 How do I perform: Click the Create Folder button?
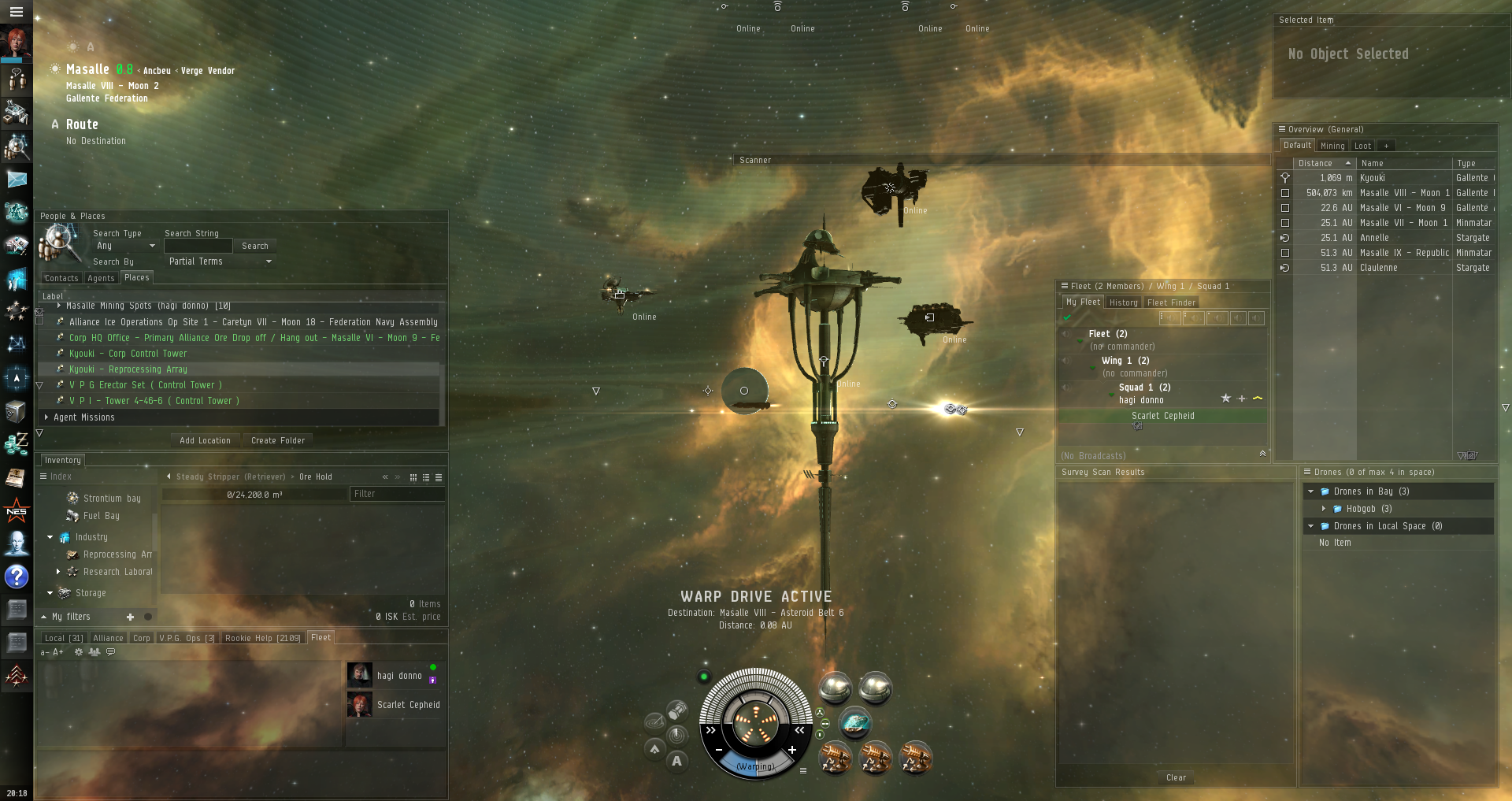pos(278,440)
